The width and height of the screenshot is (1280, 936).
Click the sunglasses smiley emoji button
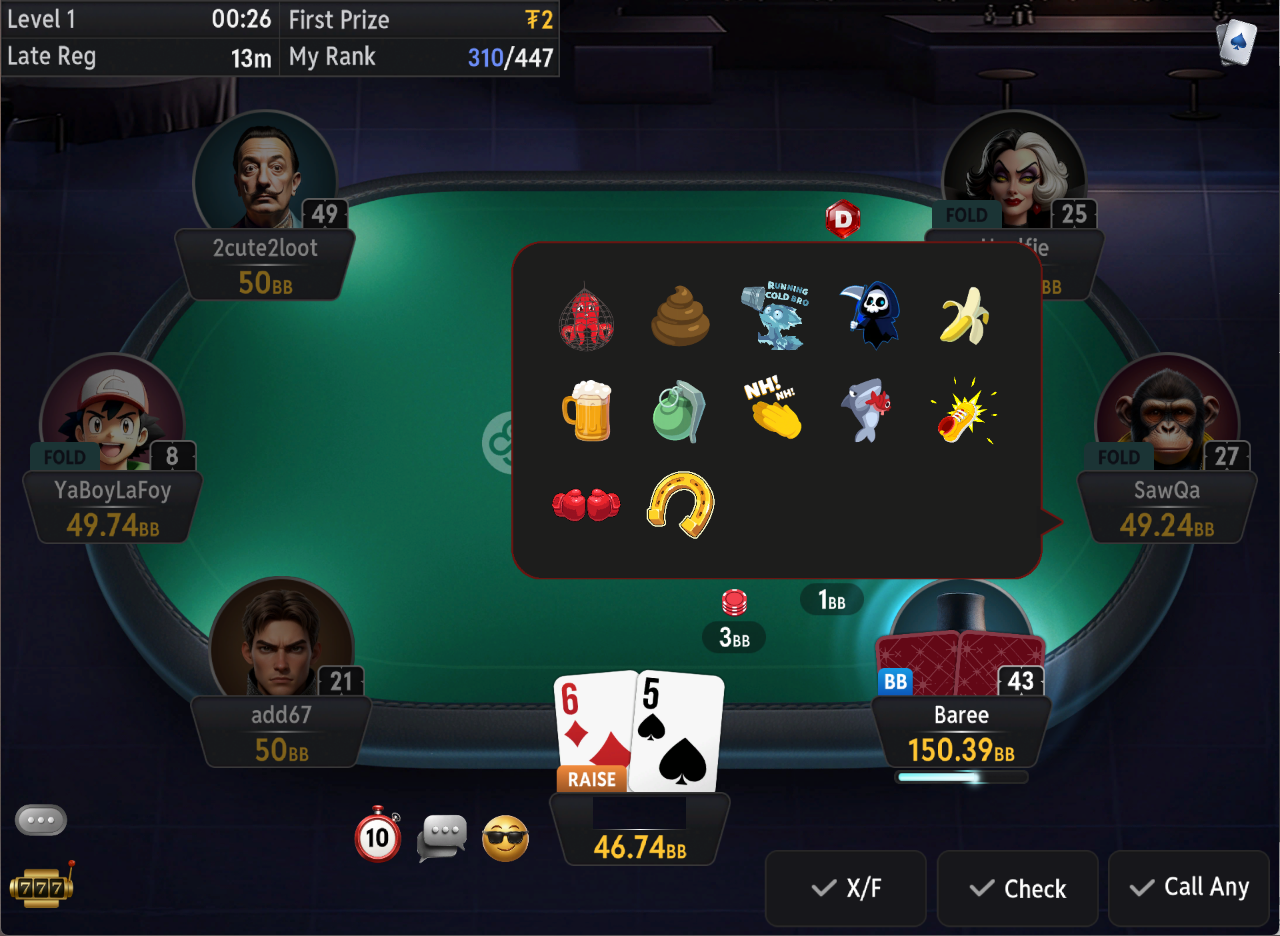pyautogui.click(x=505, y=838)
